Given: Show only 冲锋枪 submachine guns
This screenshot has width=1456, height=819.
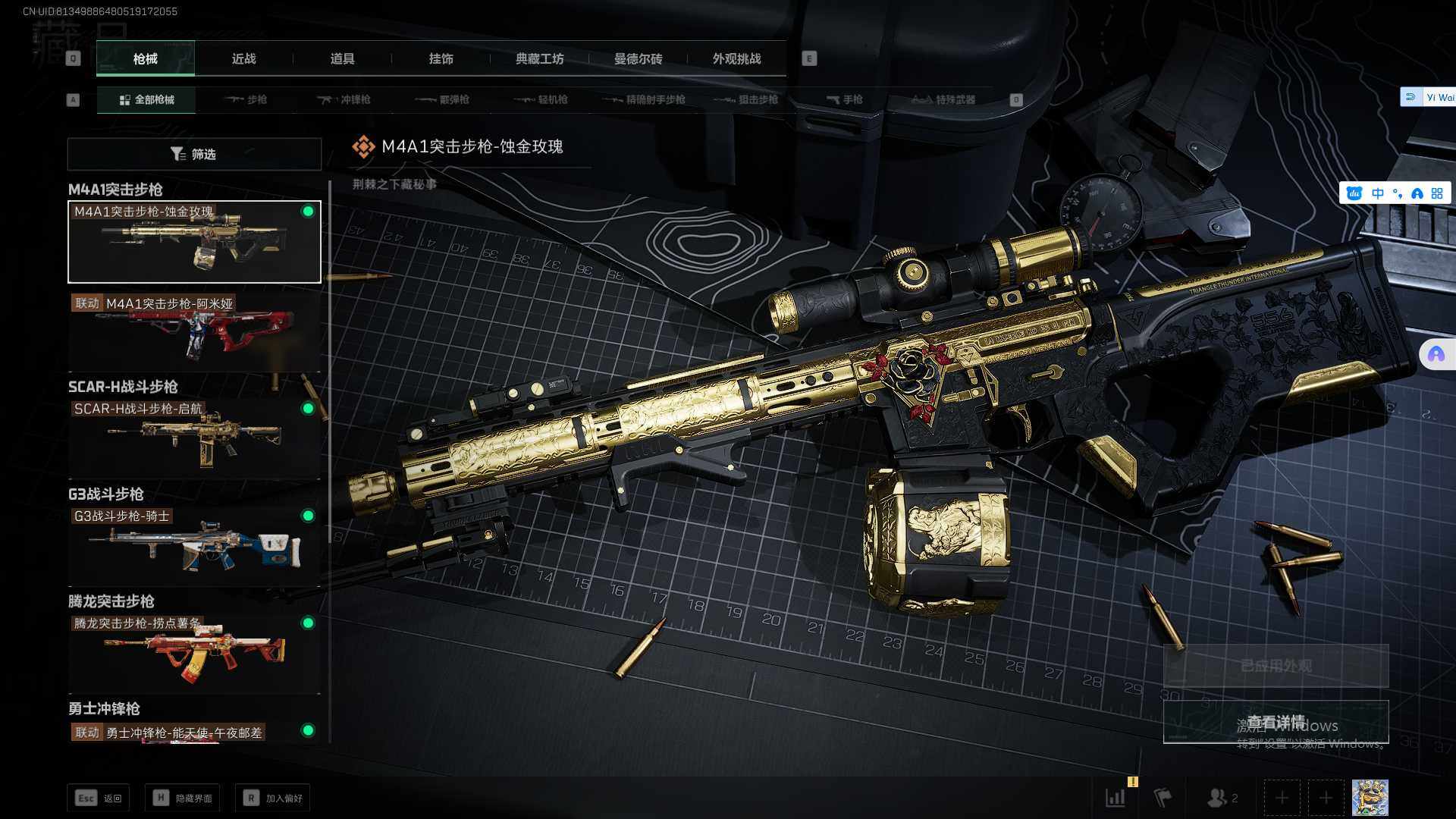Looking at the screenshot, I should pyautogui.click(x=344, y=100).
